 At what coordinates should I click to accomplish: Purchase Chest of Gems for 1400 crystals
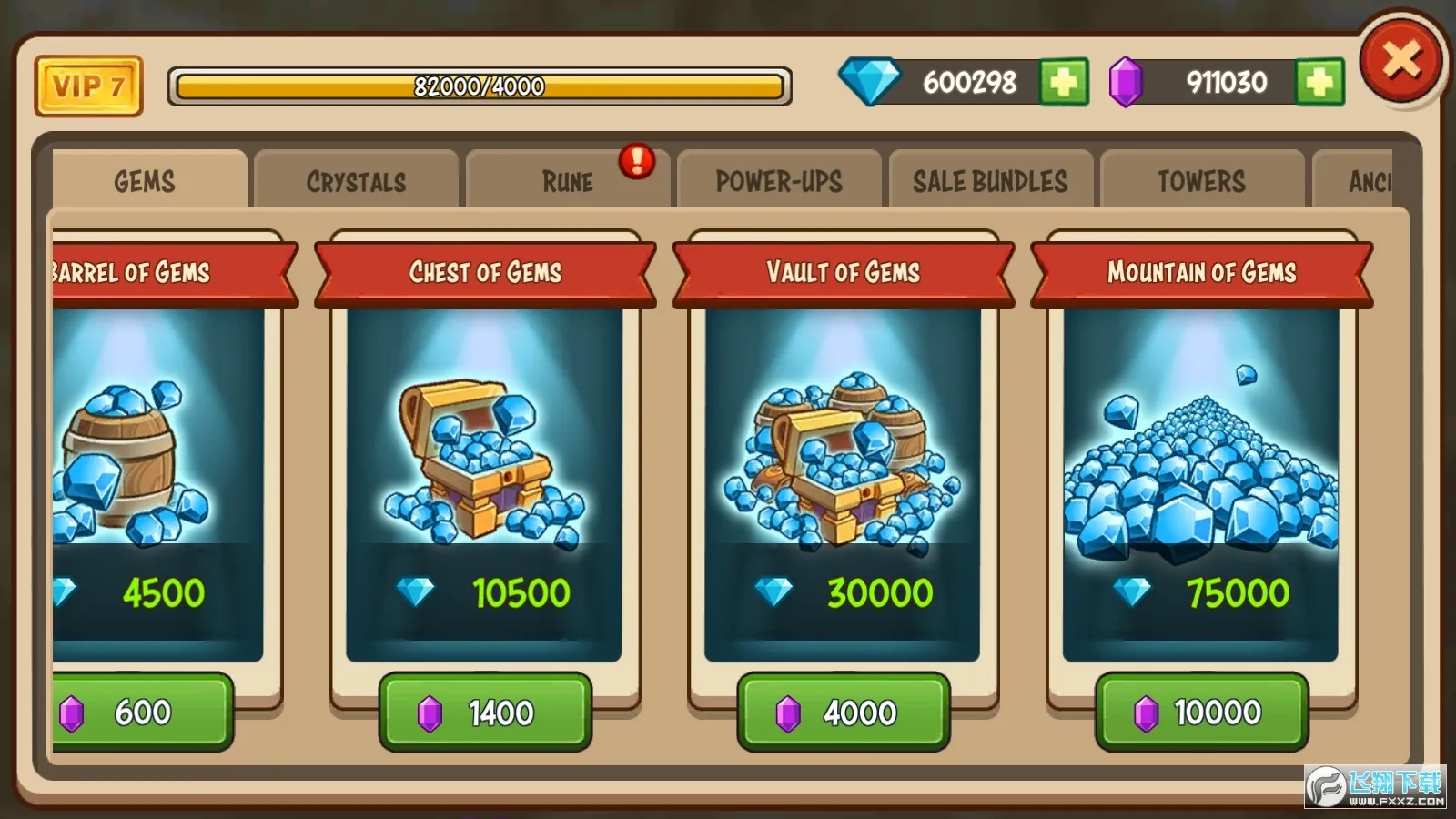point(485,713)
